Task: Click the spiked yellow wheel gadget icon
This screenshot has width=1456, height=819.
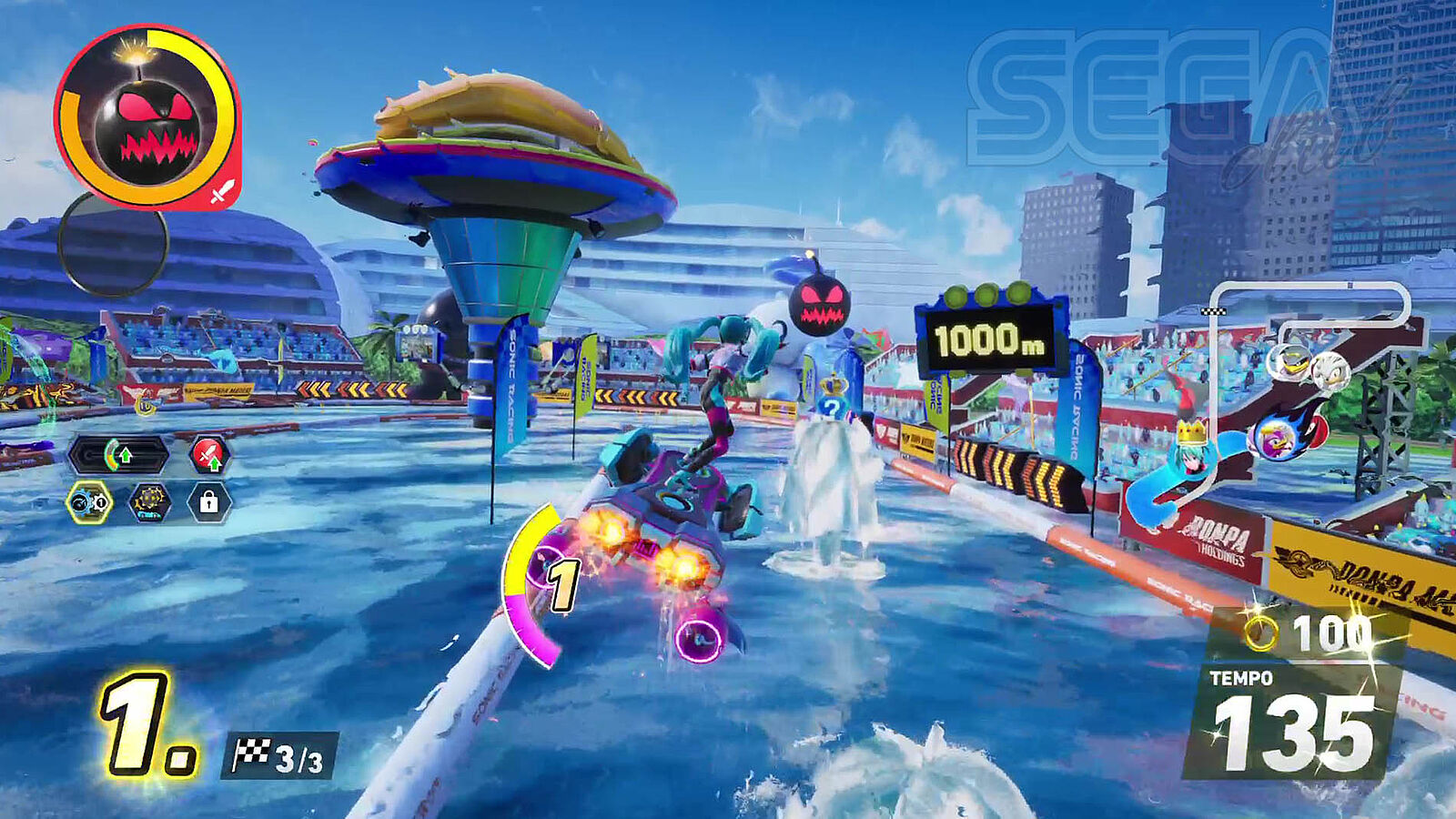Action: [x=149, y=501]
